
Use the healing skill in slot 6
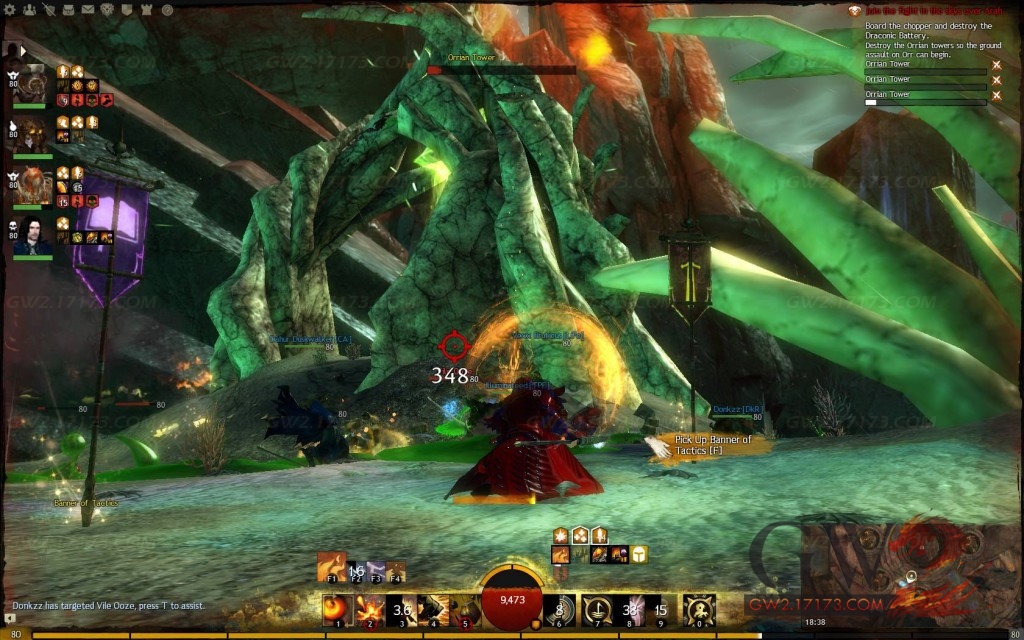tap(557, 609)
